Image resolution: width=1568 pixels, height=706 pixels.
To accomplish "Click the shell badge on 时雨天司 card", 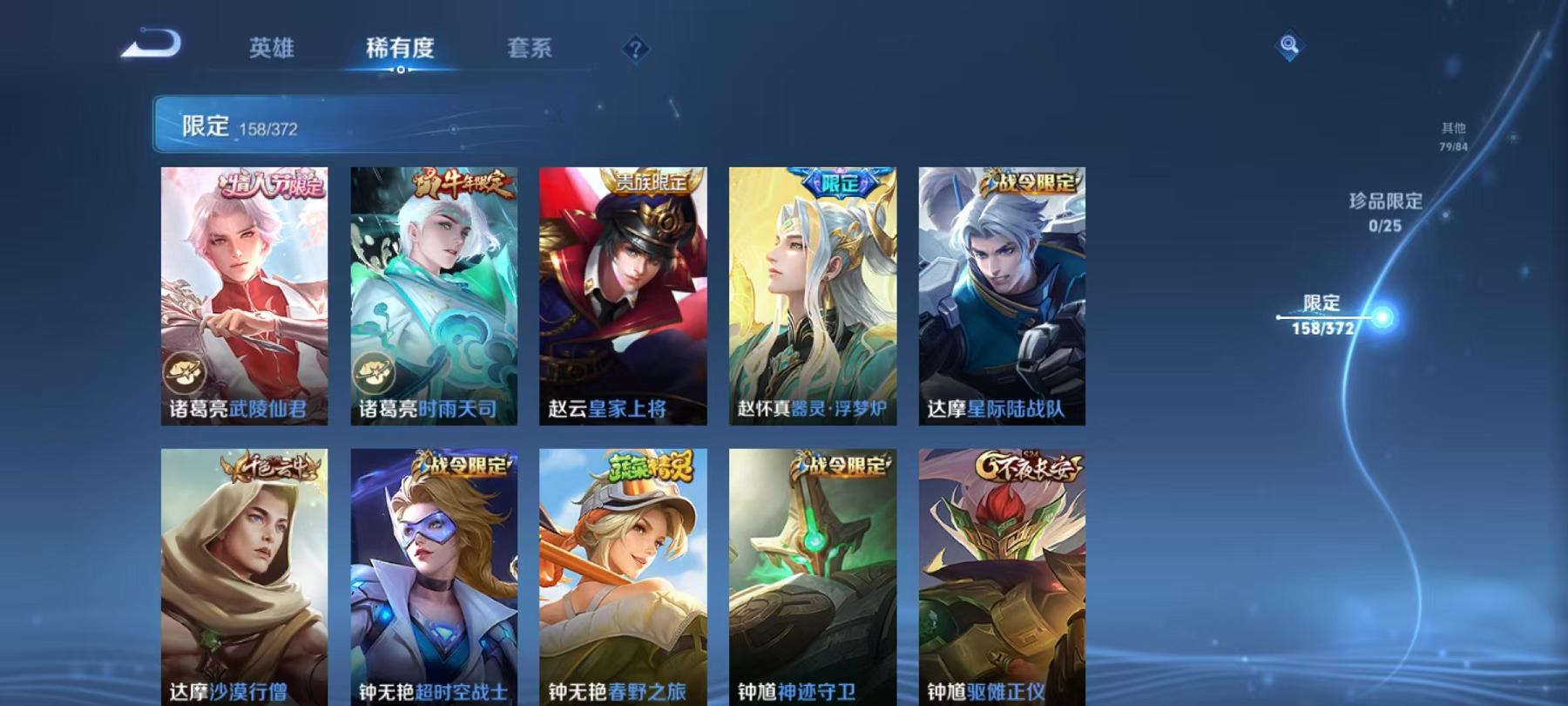I will (373, 374).
